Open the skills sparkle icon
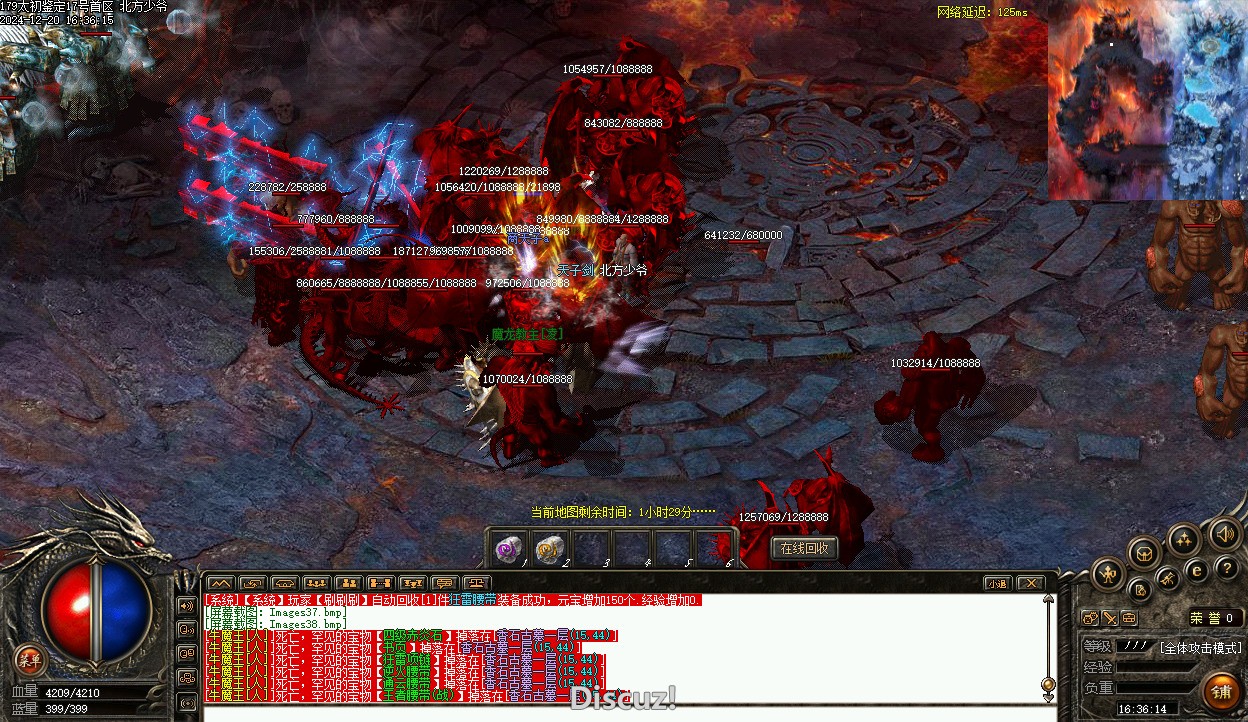 tap(1184, 540)
